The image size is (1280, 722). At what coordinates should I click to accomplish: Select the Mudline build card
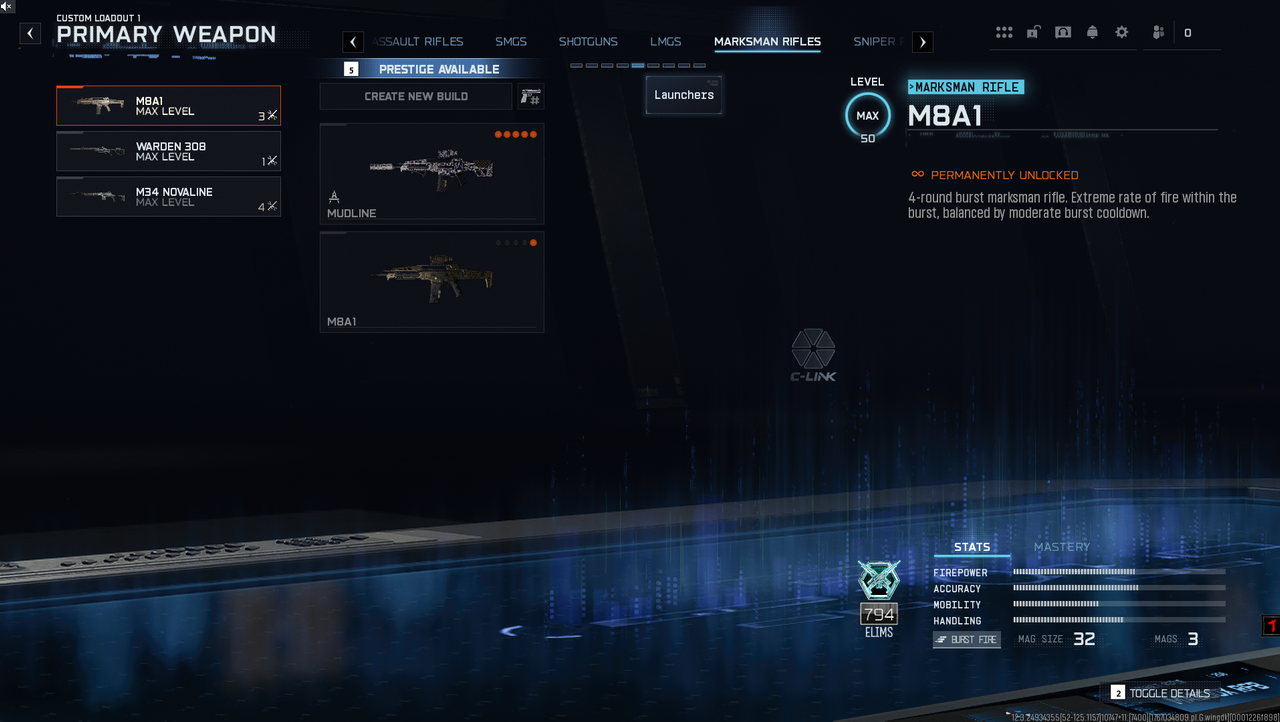[x=432, y=174]
